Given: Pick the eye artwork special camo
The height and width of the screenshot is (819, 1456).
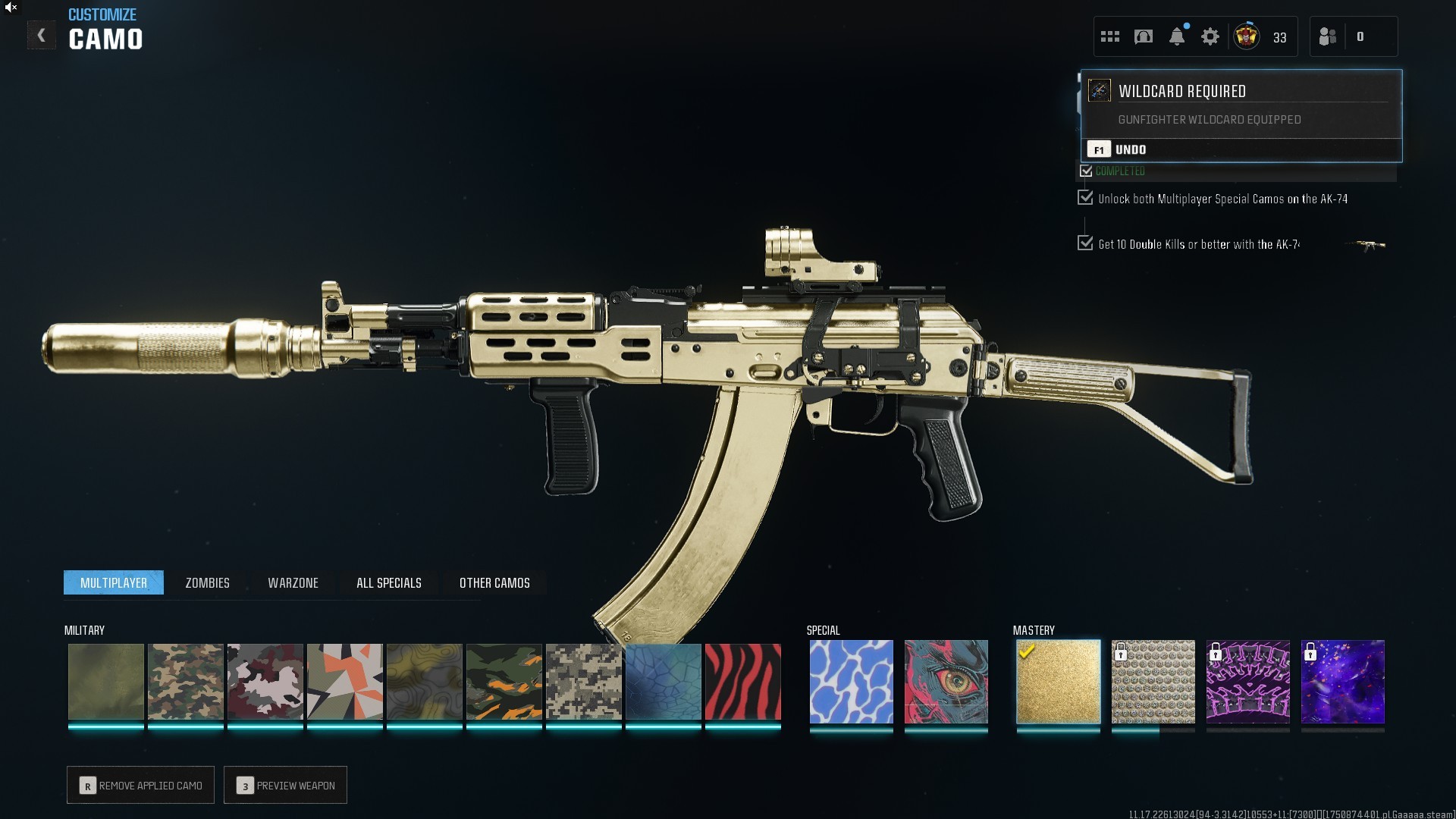Looking at the screenshot, I should click(946, 682).
